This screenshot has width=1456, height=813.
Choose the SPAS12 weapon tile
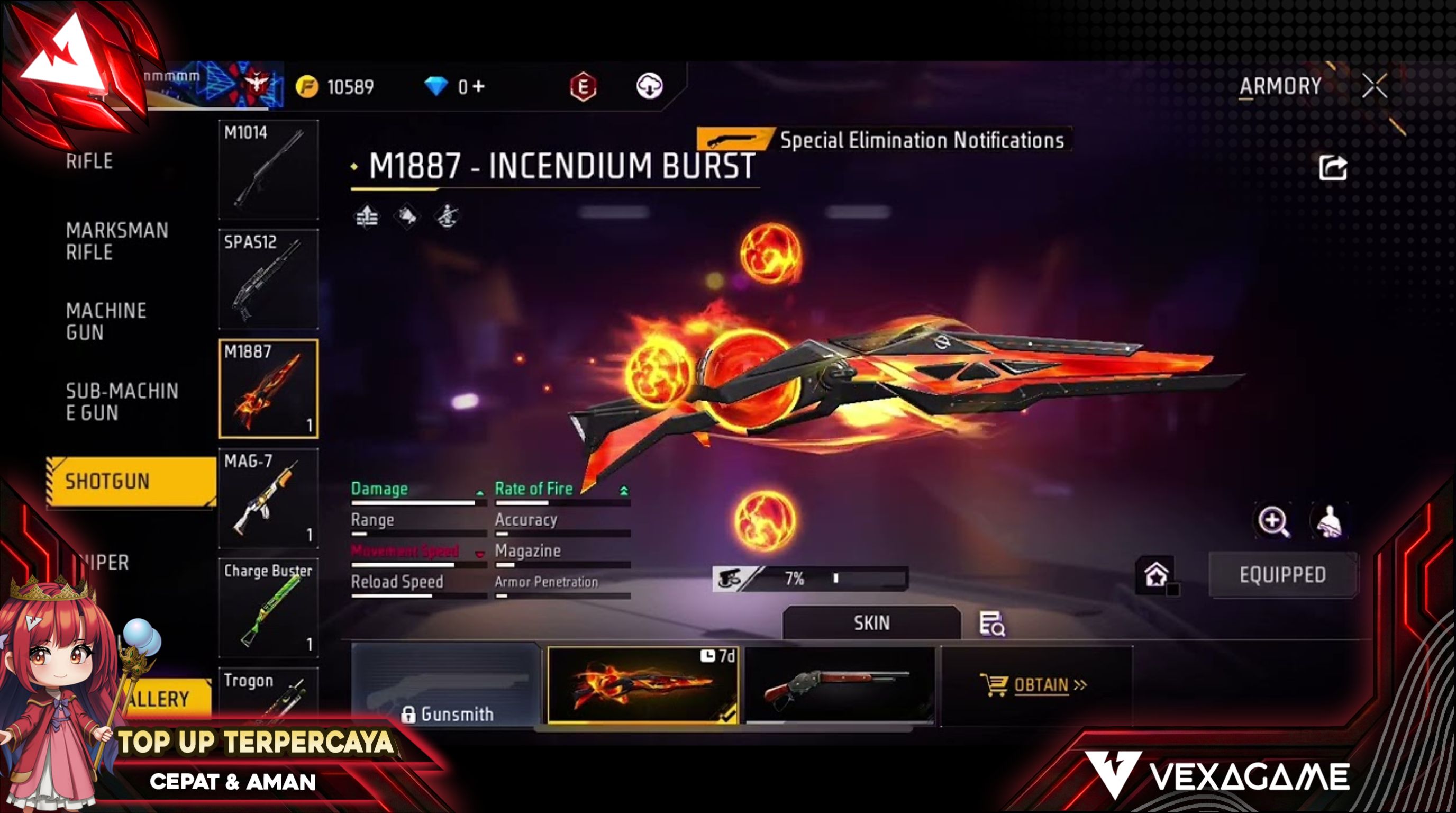coord(268,279)
